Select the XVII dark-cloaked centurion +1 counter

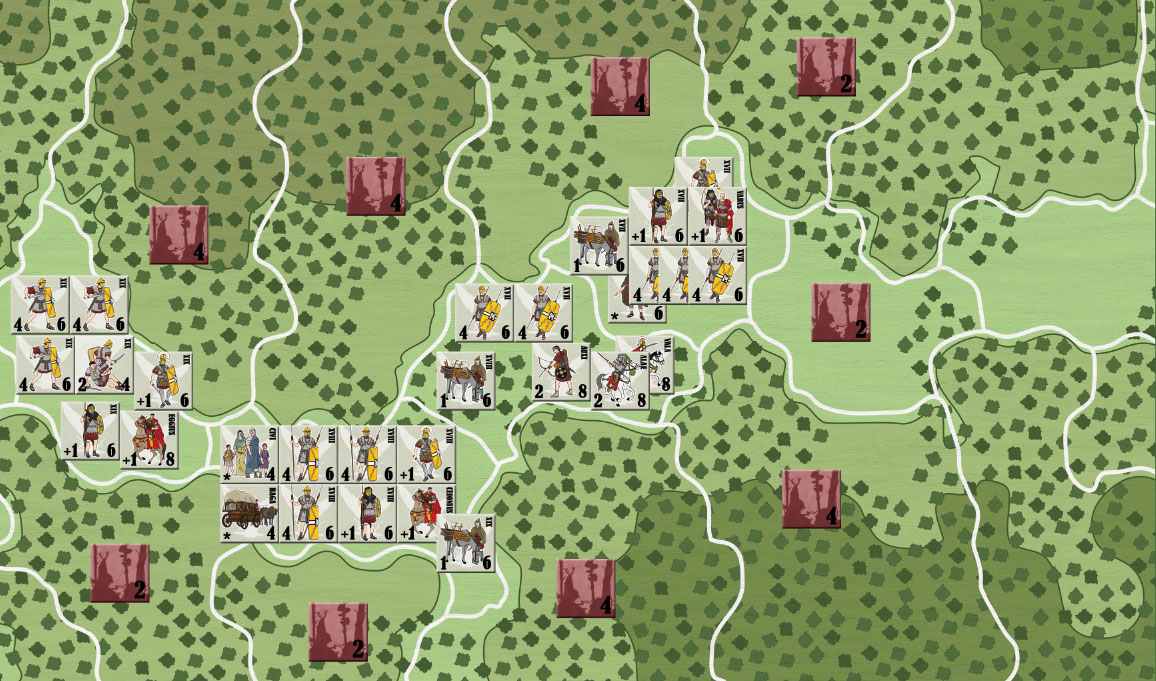[x=657, y=216]
